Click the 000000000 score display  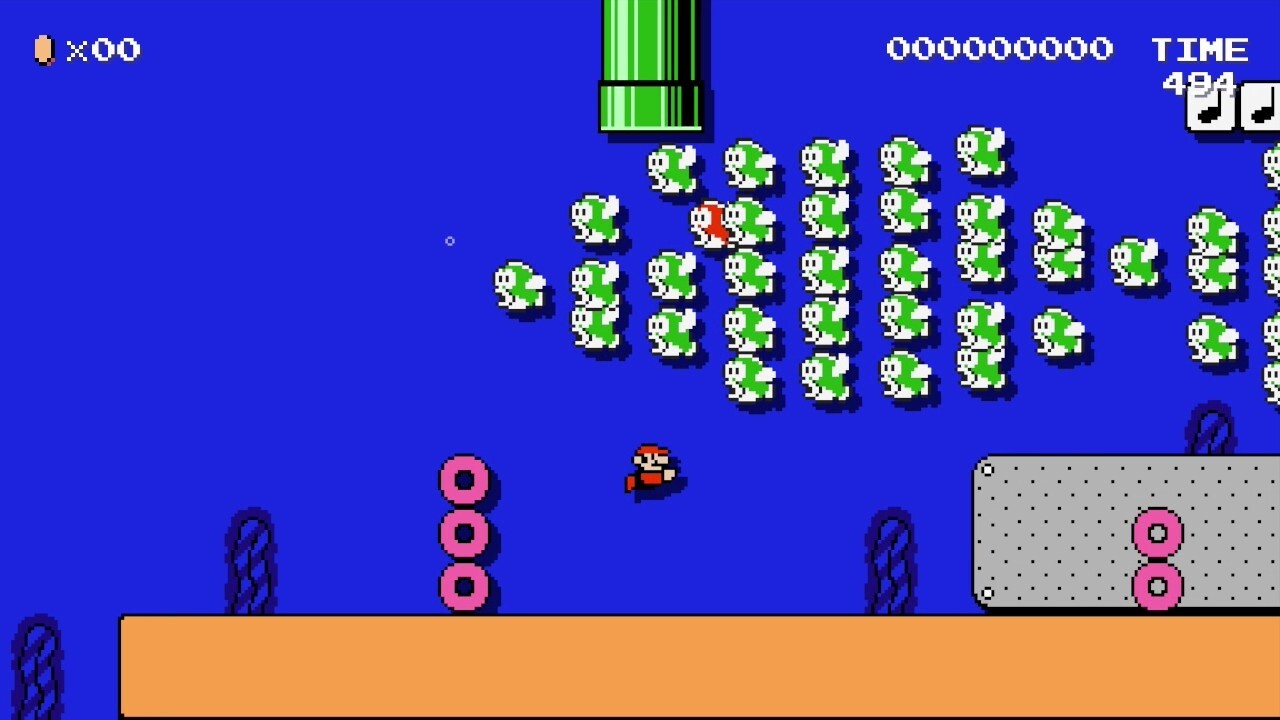999,48
